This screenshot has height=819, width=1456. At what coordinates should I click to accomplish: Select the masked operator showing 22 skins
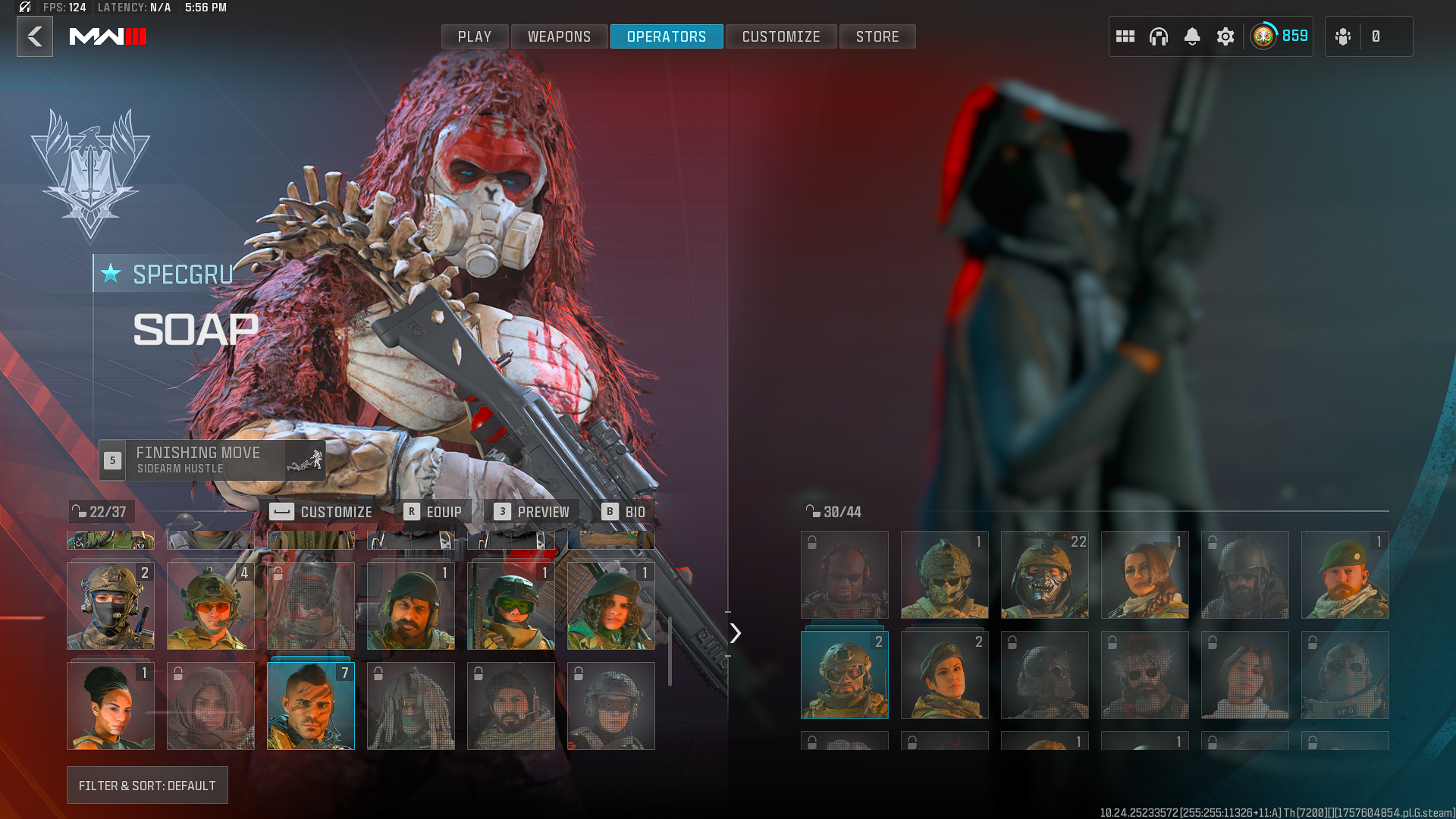tap(1045, 575)
